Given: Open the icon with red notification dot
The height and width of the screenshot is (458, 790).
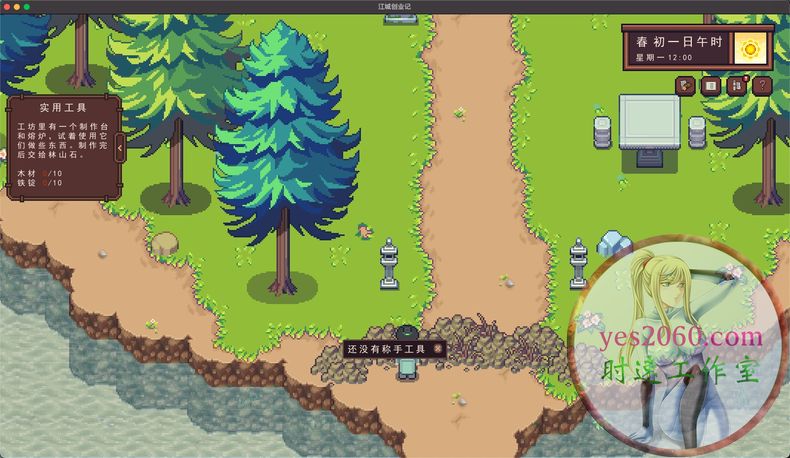Looking at the screenshot, I should click(736, 86).
